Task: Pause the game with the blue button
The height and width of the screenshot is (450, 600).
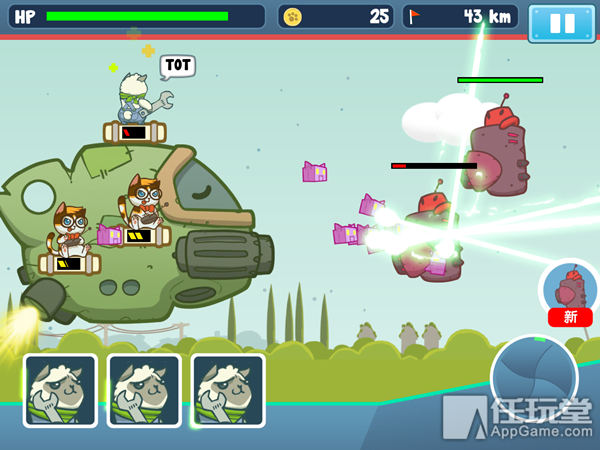Action: tap(561, 23)
